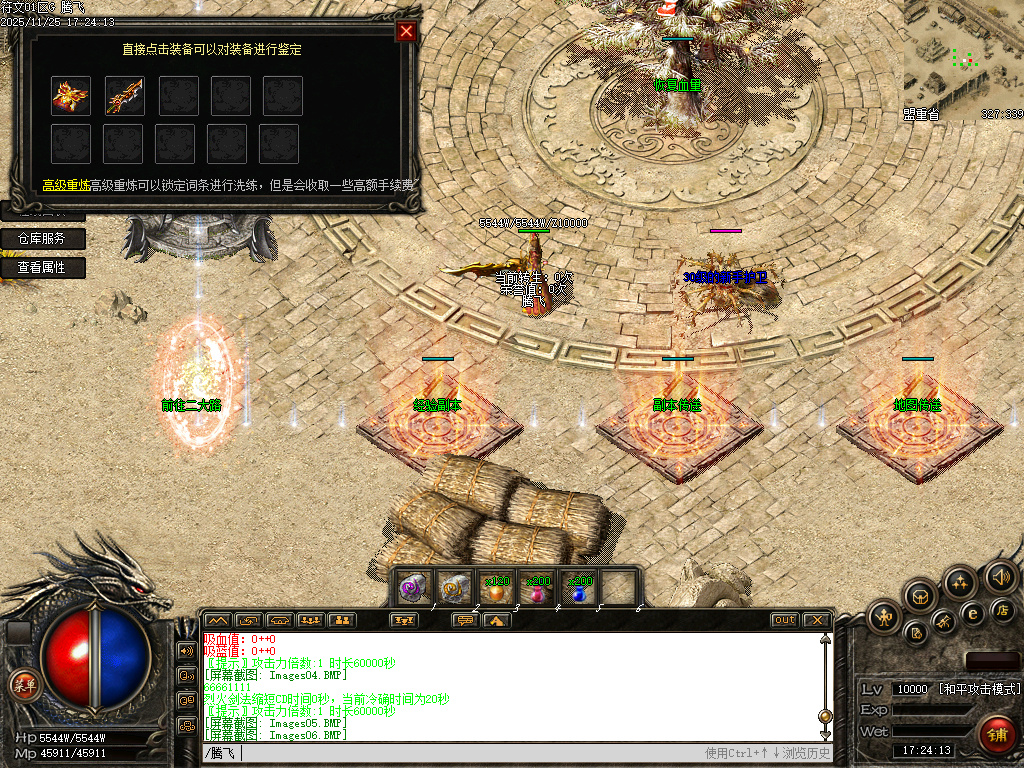Select the flaming armor in the appraisal panel
This screenshot has width=1024, height=768.
pyautogui.click(x=71, y=96)
